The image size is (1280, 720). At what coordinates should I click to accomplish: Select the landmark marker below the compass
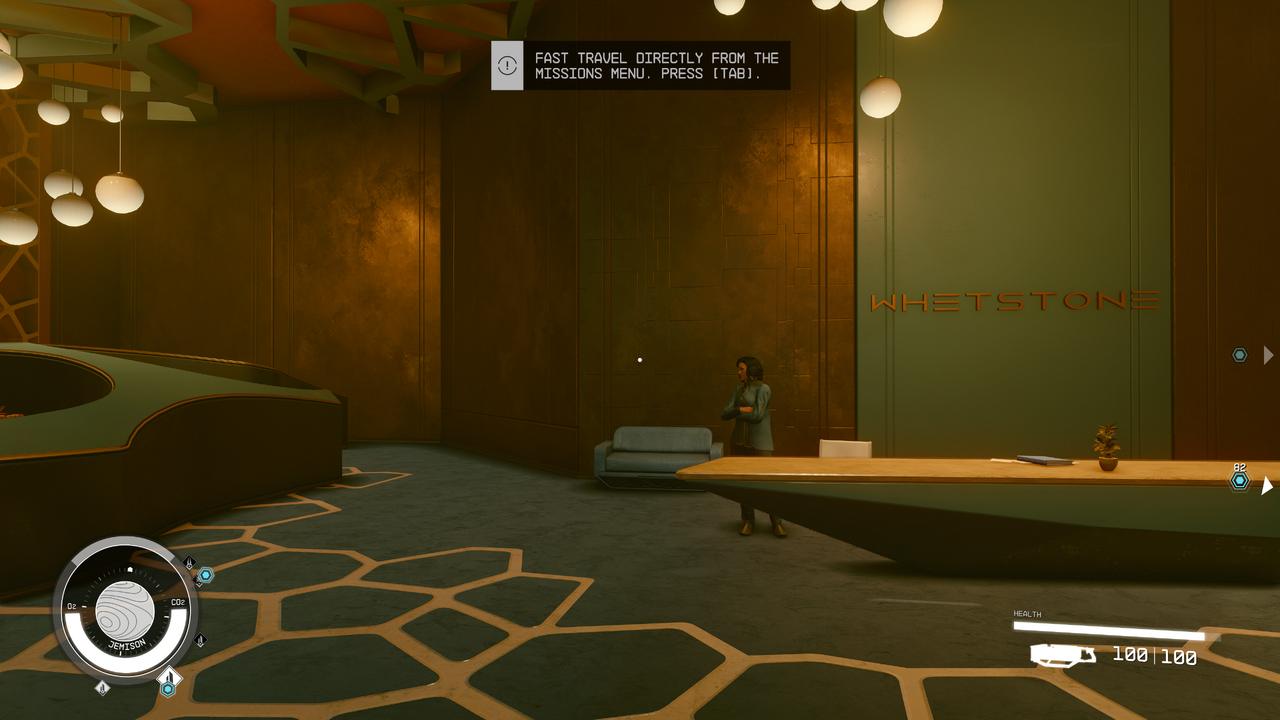click(102, 687)
